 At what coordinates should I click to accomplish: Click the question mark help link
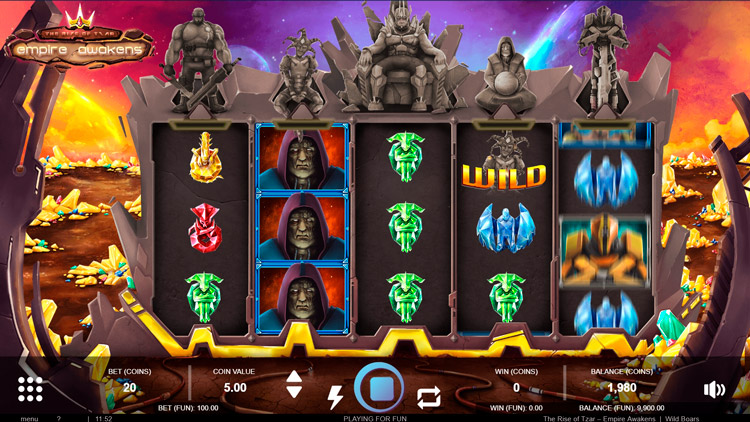click(x=59, y=418)
